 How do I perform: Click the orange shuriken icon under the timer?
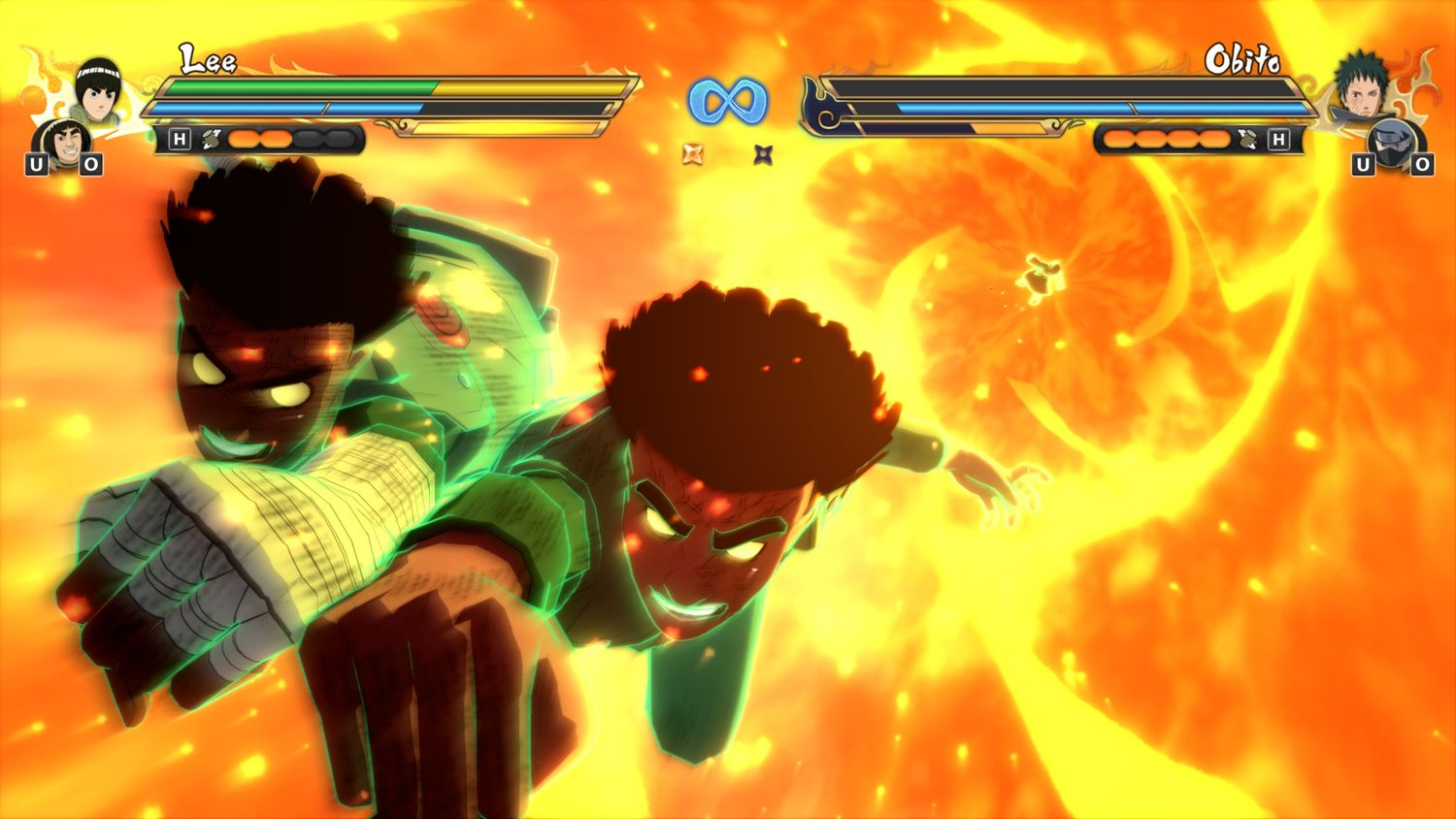(693, 153)
